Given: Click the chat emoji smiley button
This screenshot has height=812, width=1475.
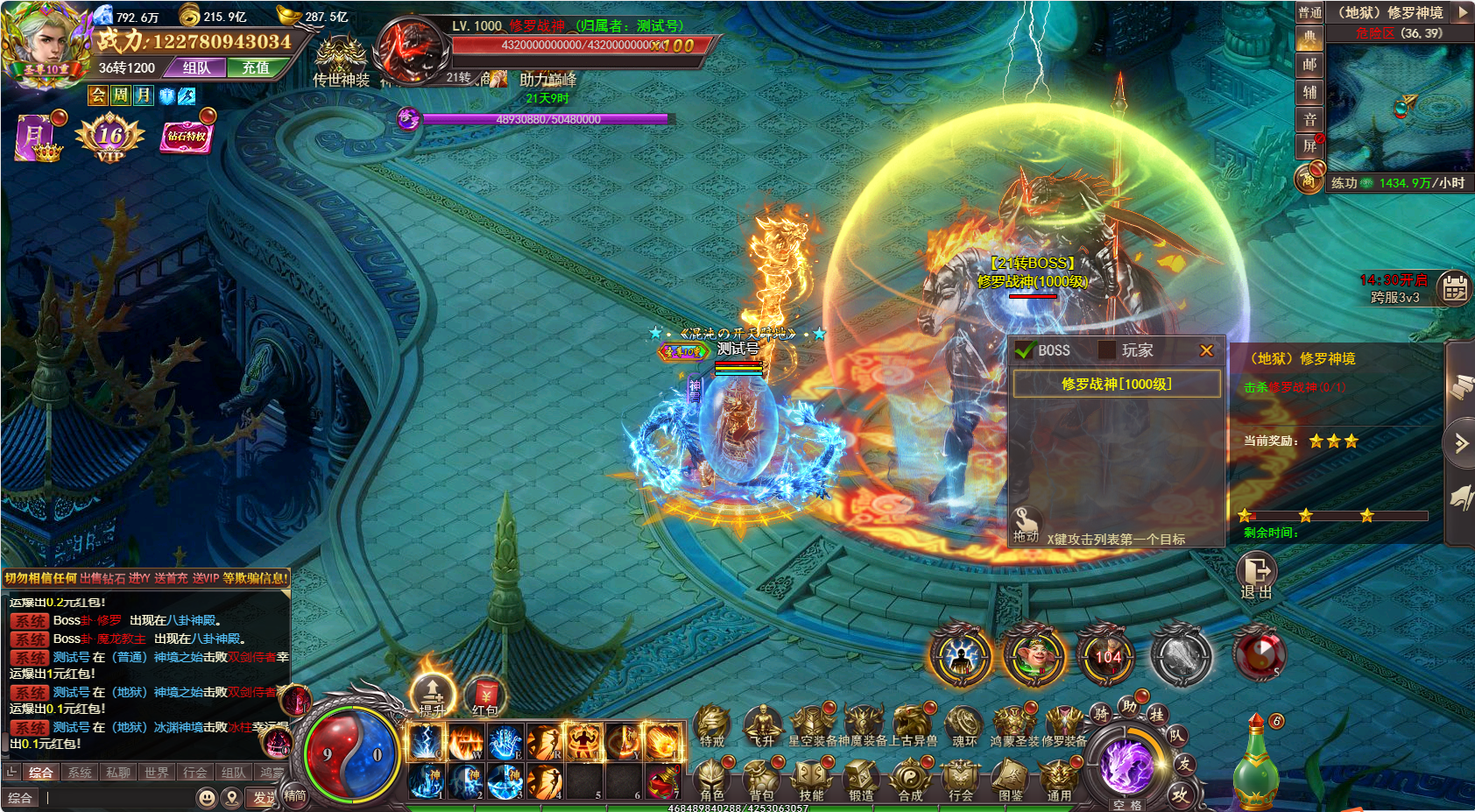Looking at the screenshot, I should point(207,798).
